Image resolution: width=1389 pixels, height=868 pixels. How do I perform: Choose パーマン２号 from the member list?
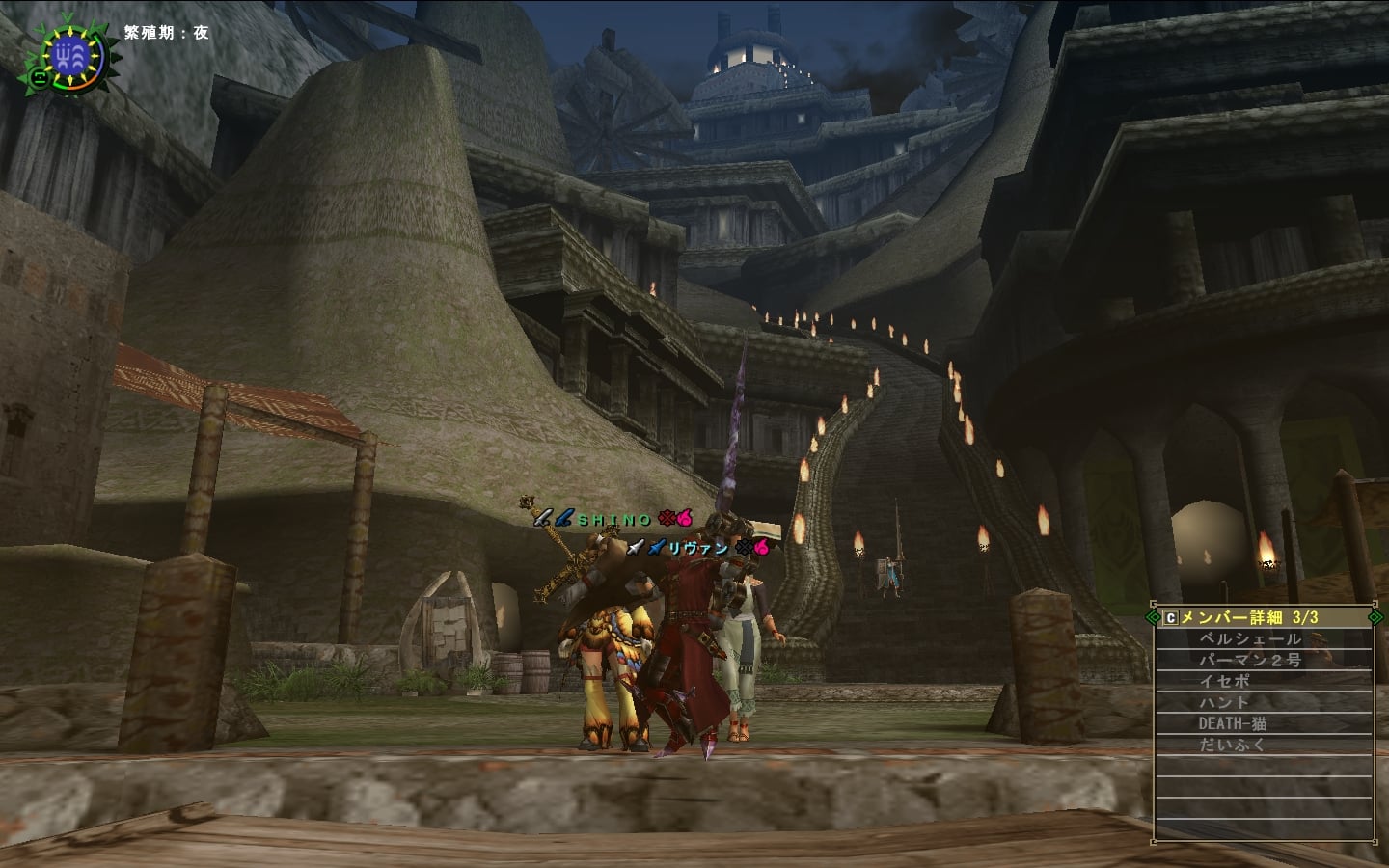[1250, 661]
